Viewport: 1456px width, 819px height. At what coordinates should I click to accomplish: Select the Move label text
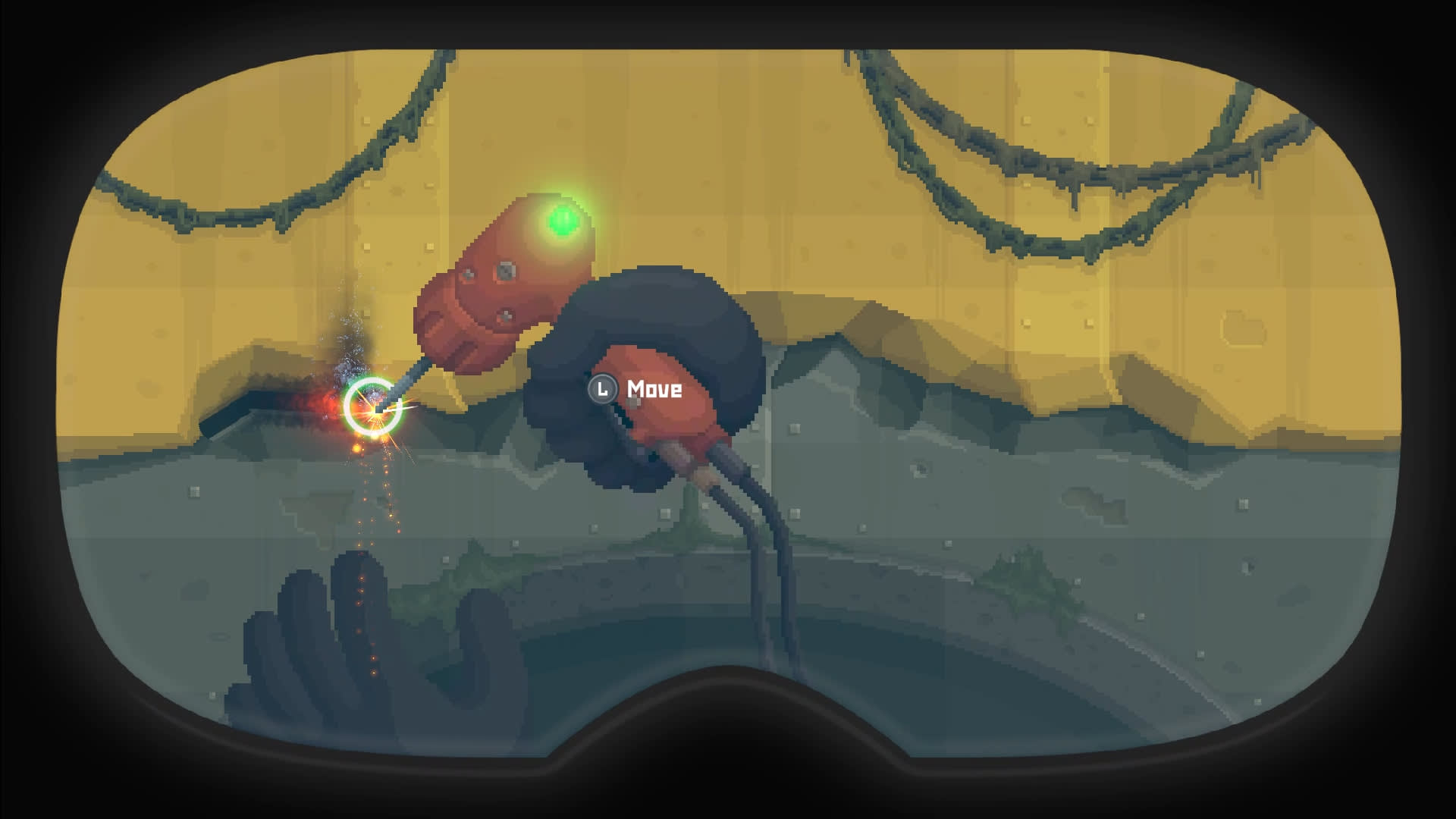[654, 391]
